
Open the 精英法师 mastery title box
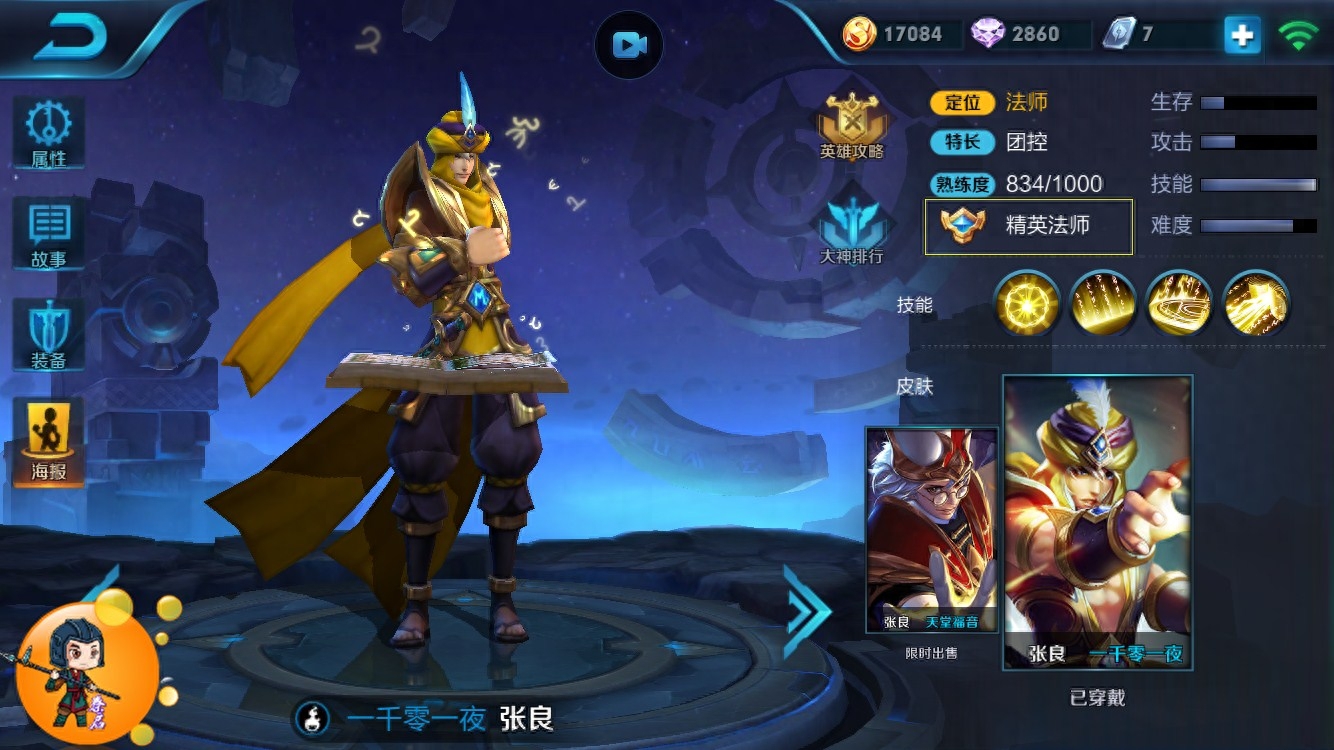(1029, 226)
